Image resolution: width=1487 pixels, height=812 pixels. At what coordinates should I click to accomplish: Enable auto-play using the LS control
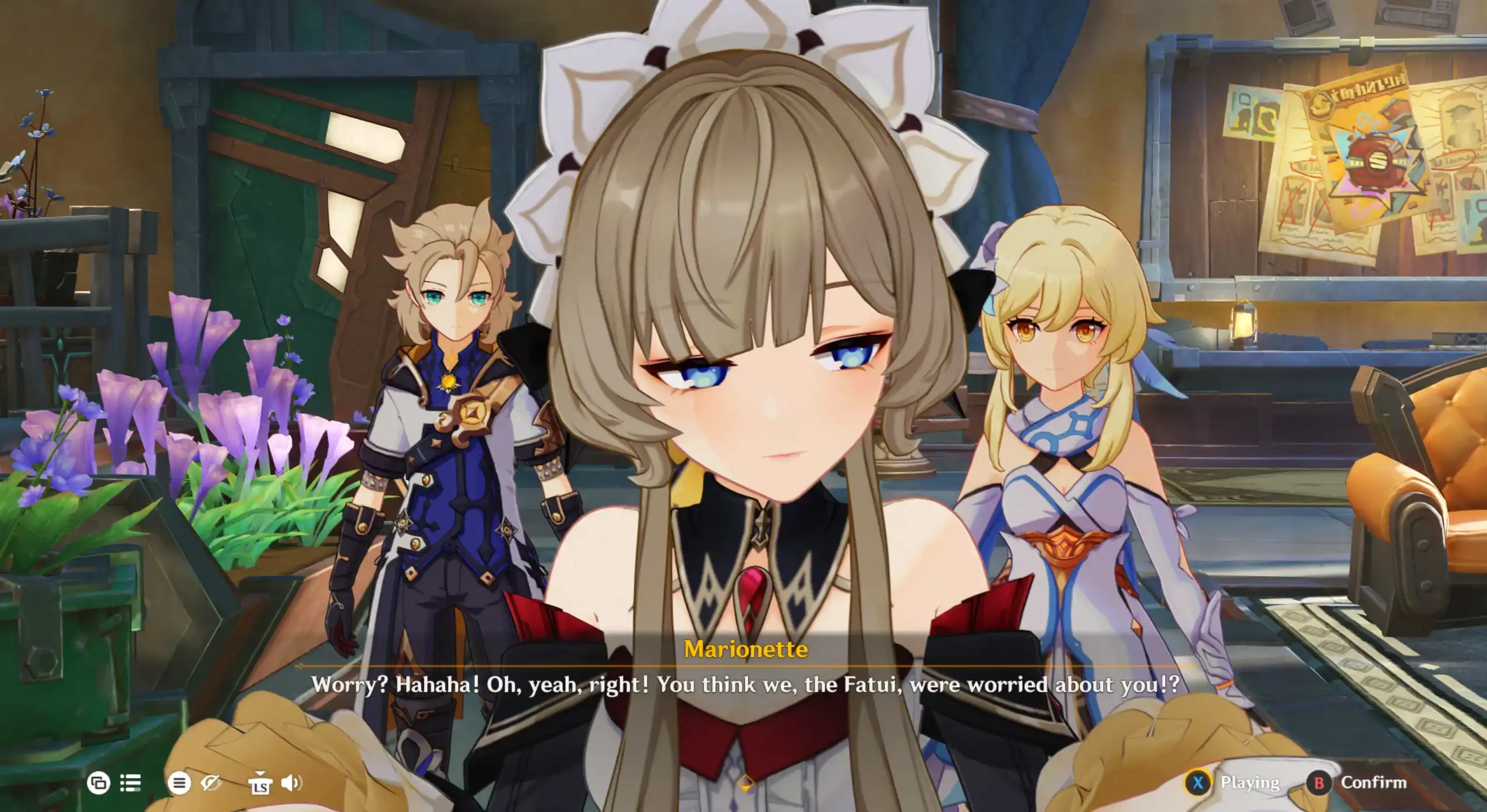click(x=260, y=785)
